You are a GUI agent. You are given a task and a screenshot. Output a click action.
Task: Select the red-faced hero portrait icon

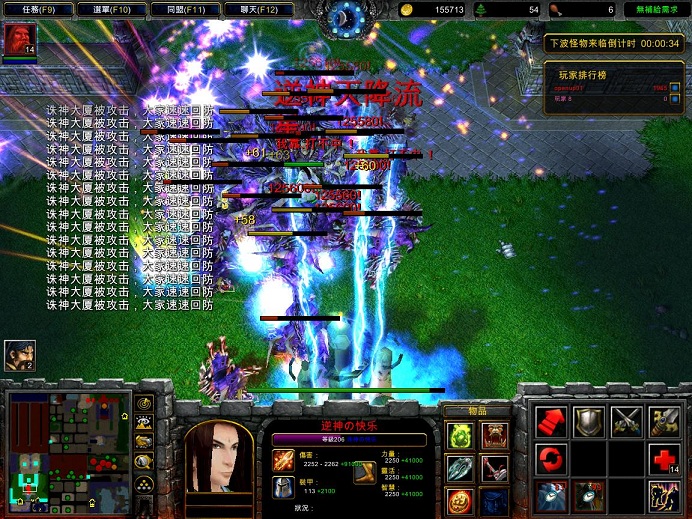pyautogui.click(x=18, y=40)
